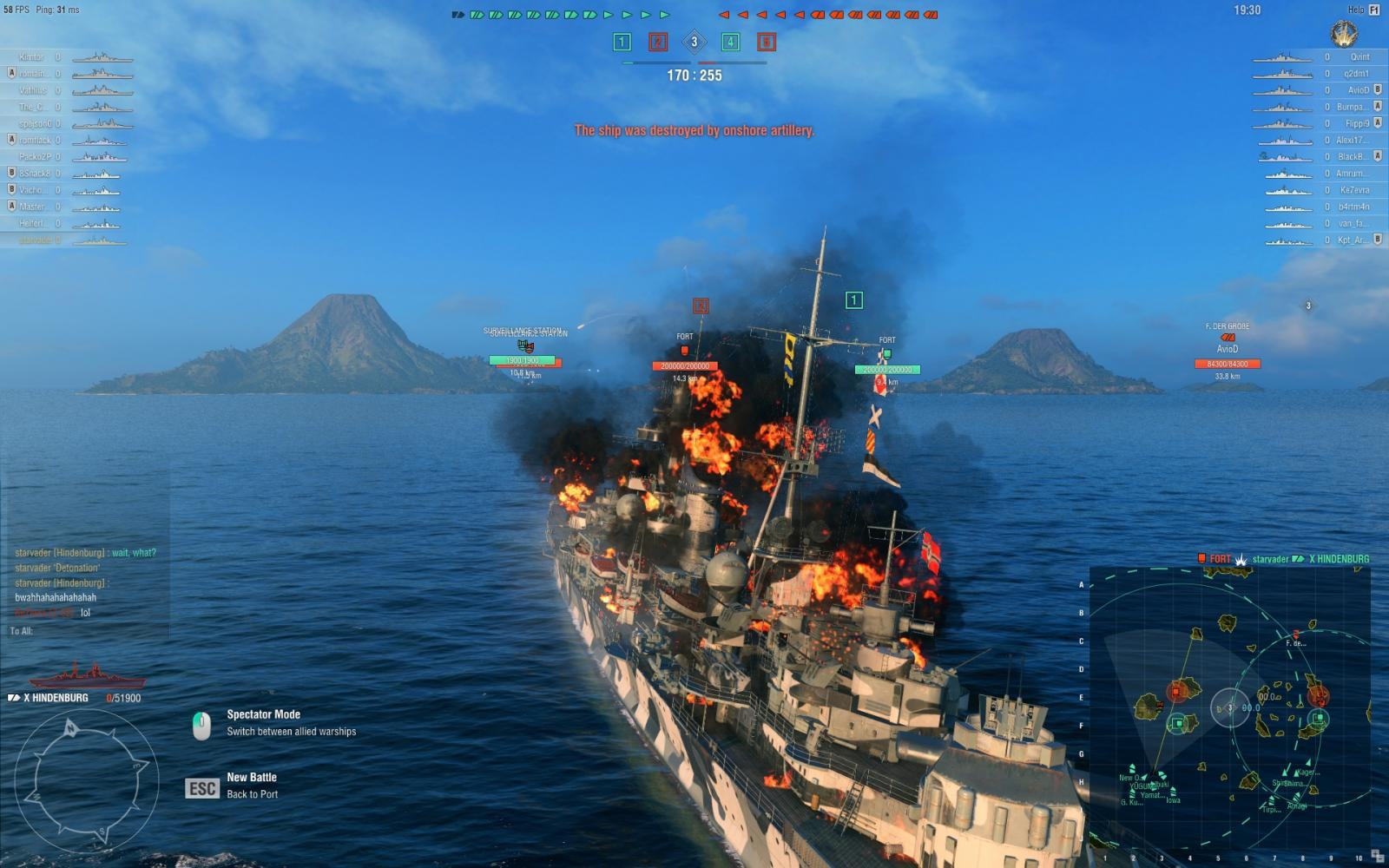Click the central key area marker on minimap
The width and height of the screenshot is (1389, 868).
click(x=1229, y=707)
